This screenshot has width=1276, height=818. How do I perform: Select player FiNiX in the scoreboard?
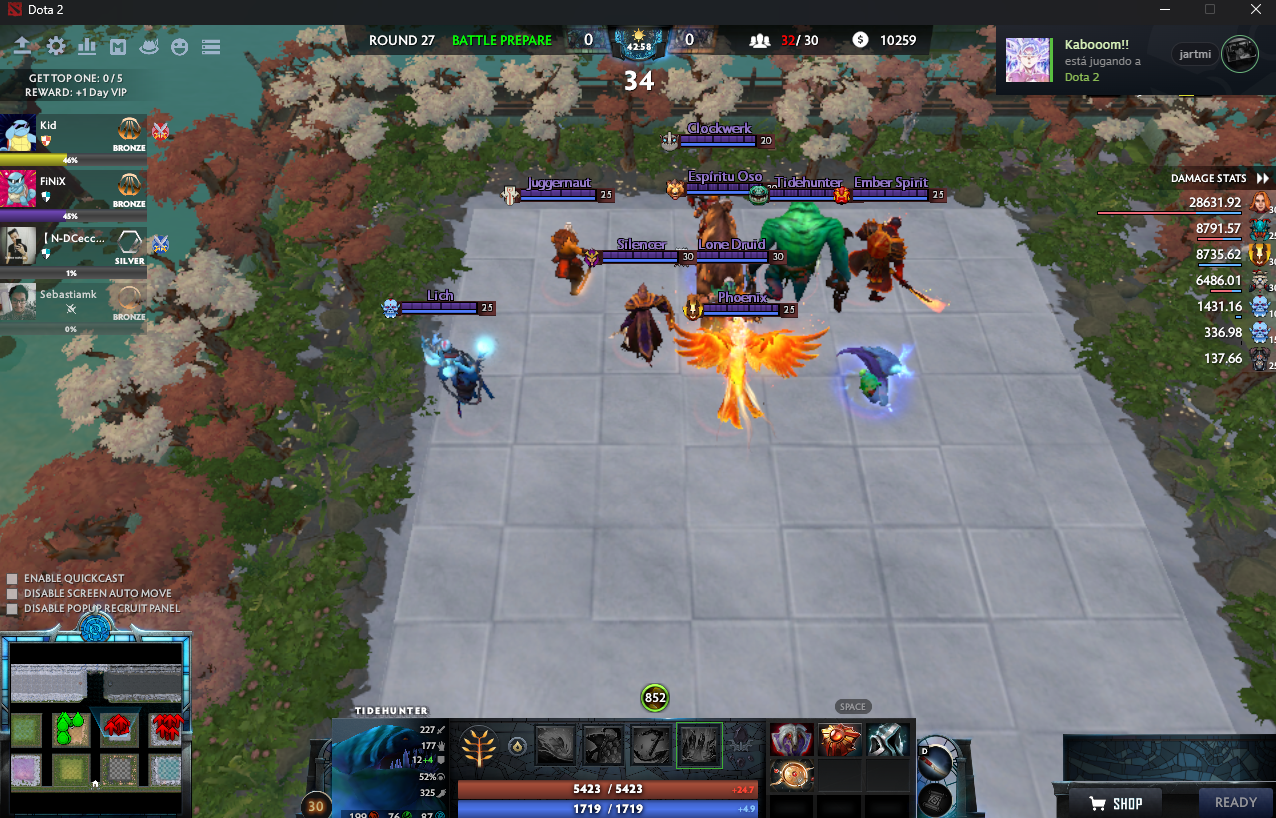click(73, 189)
